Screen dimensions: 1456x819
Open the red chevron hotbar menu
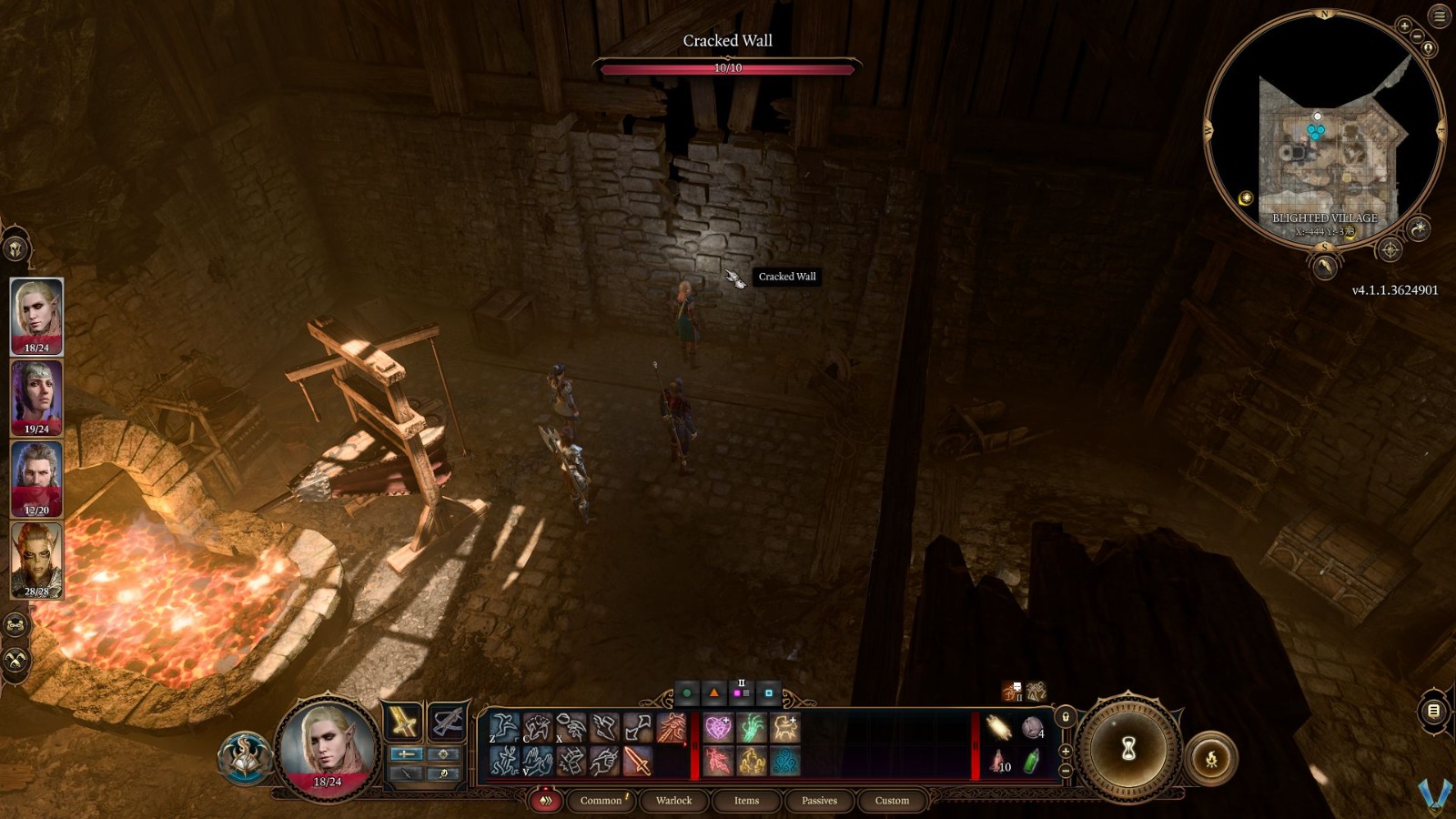[x=548, y=801]
